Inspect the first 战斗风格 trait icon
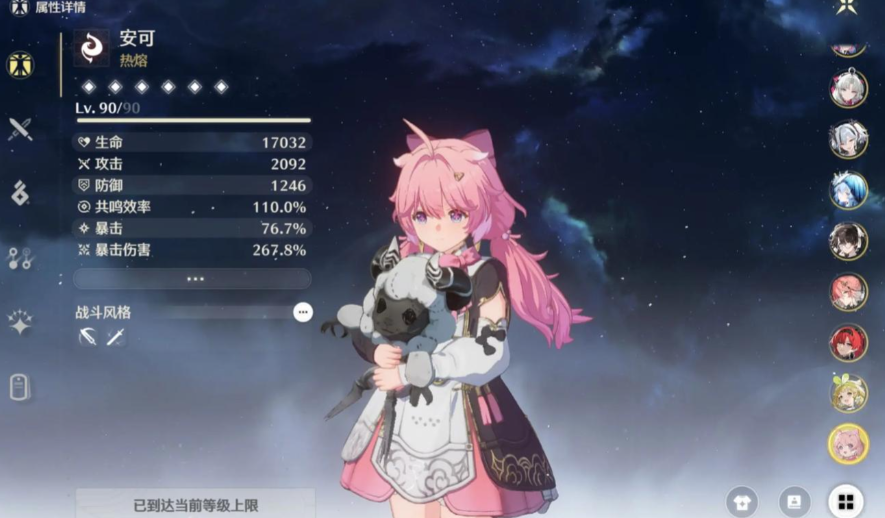The width and height of the screenshot is (885, 518). [x=87, y=338]
